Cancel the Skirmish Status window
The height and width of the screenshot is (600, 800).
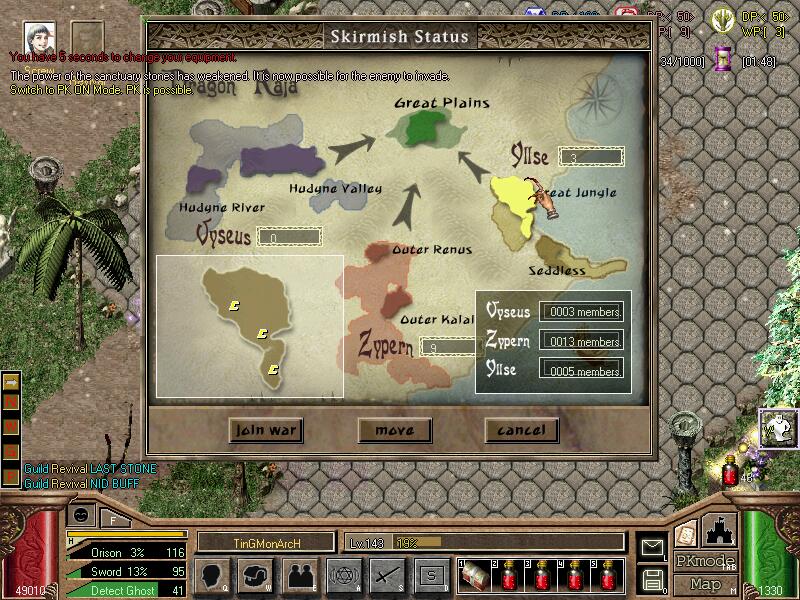click(521, 430)
